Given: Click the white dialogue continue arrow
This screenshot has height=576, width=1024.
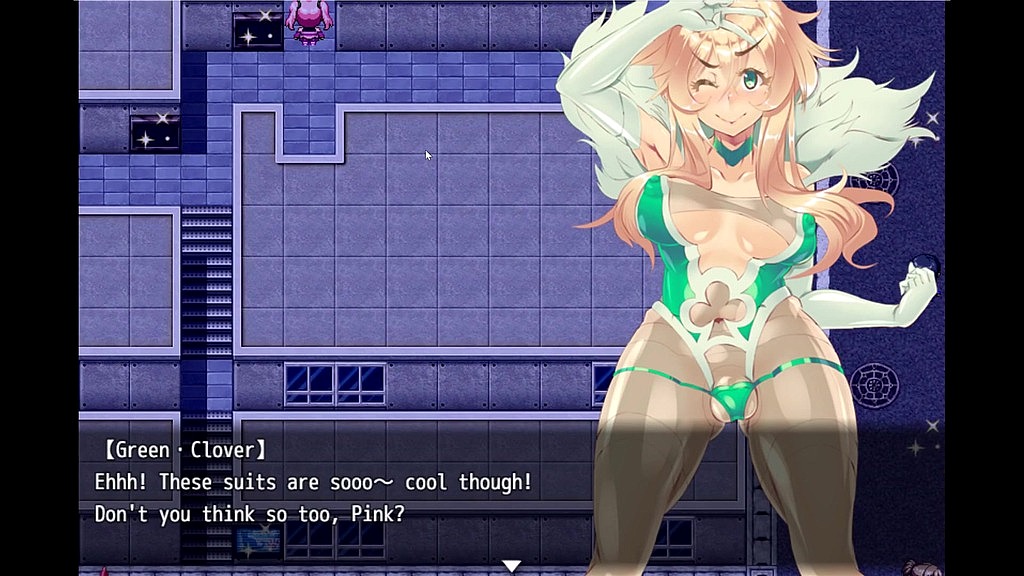Looking at the screenshot, I should [511, 566].
